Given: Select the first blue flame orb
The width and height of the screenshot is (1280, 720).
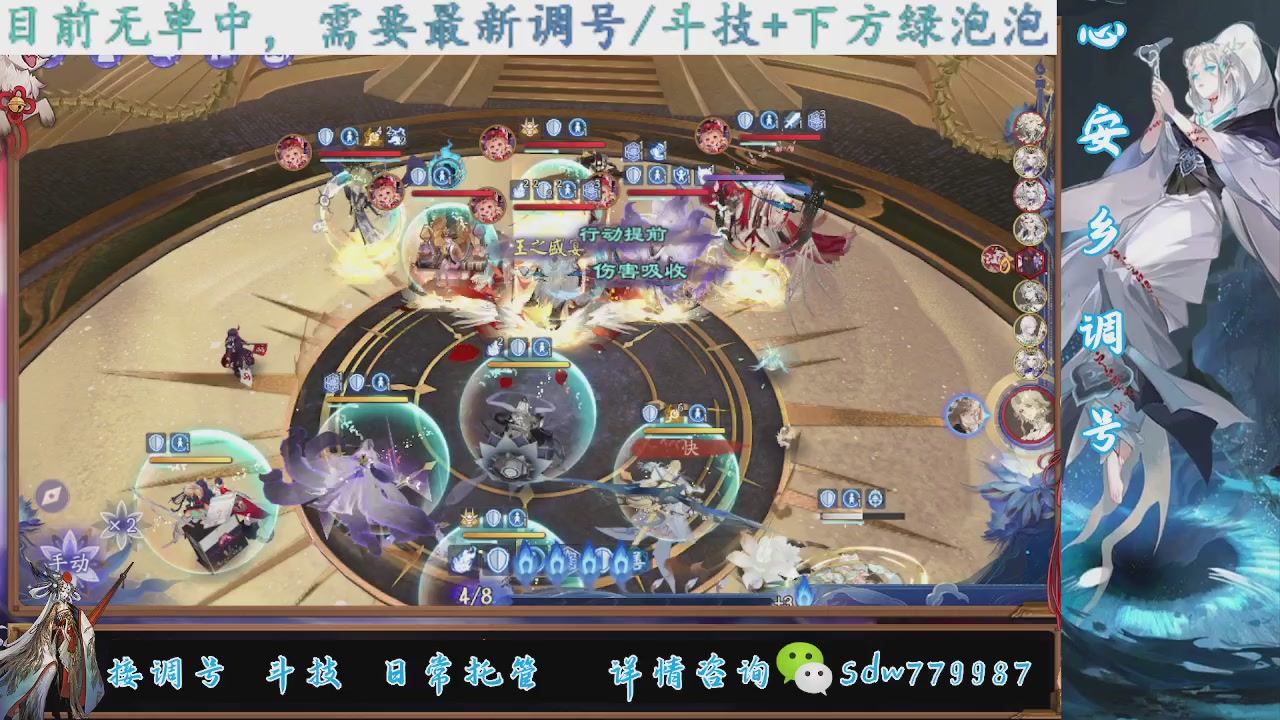Looking at the screenshot, I should (x=528, y=562).
